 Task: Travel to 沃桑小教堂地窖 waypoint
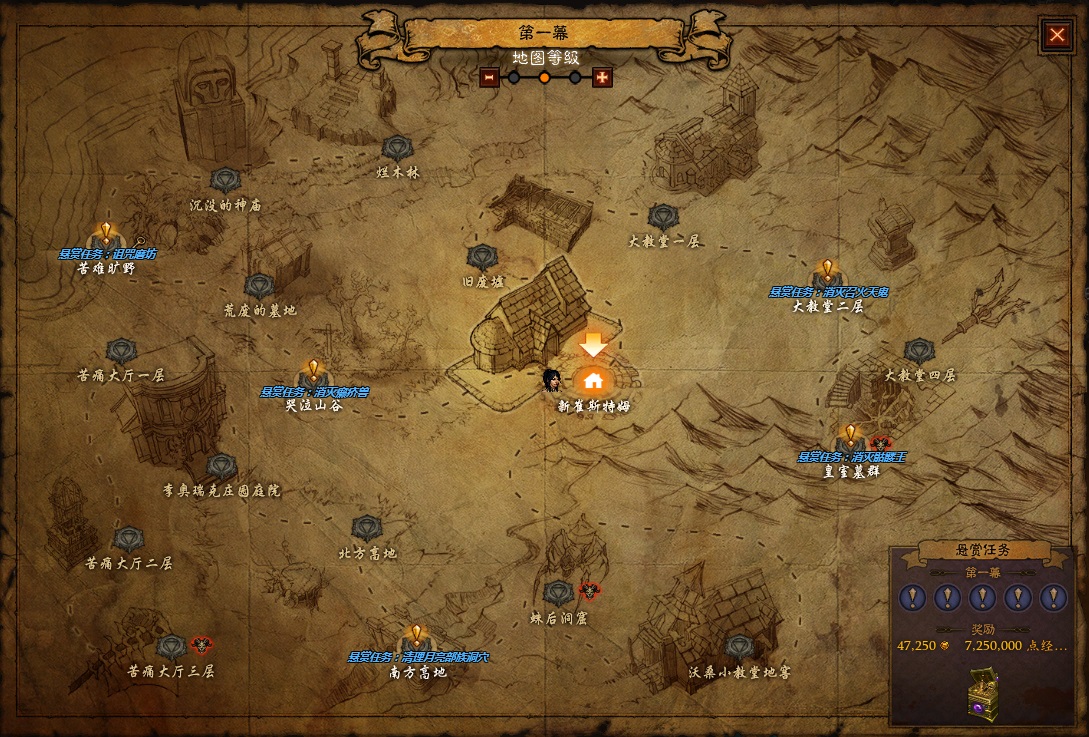click(739, 647)
